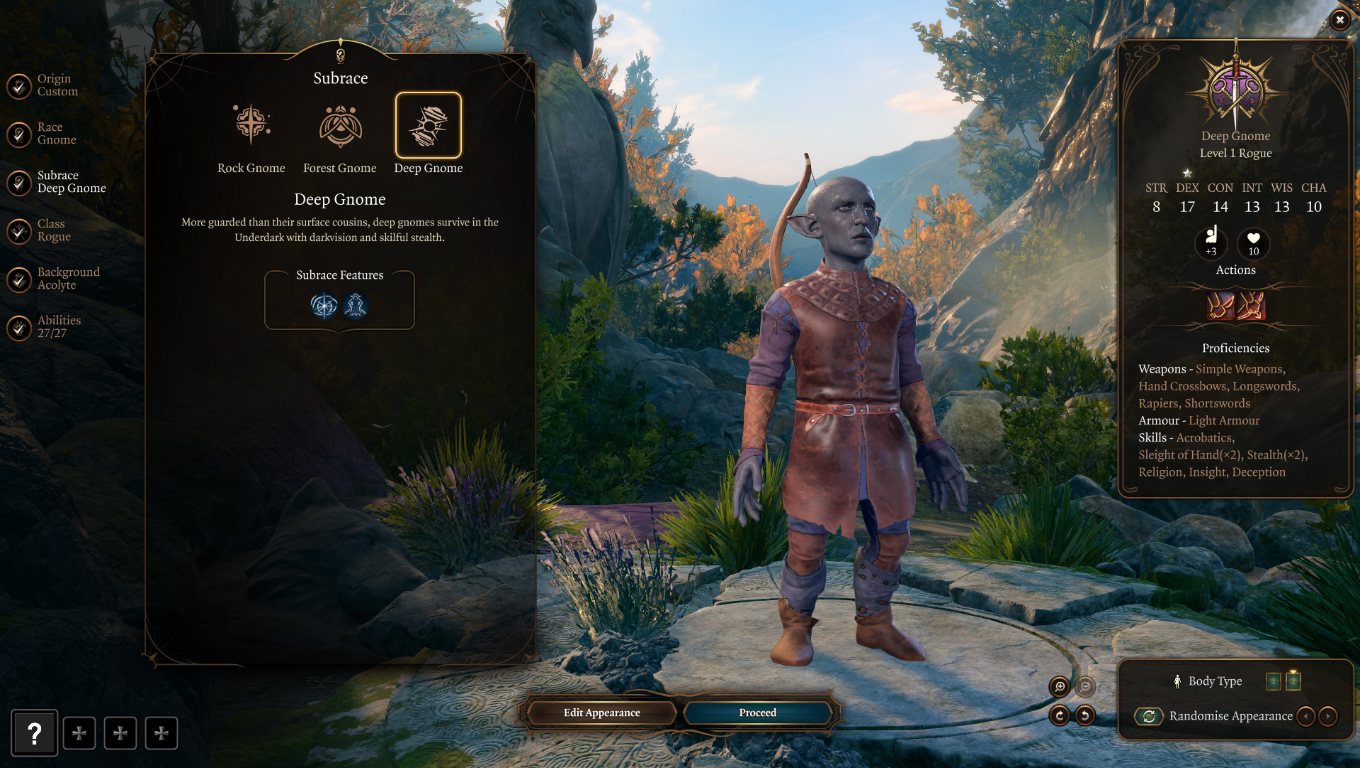
Task: Zoom in with the magnifier plus icon
Action: [x=1058, y=687]
